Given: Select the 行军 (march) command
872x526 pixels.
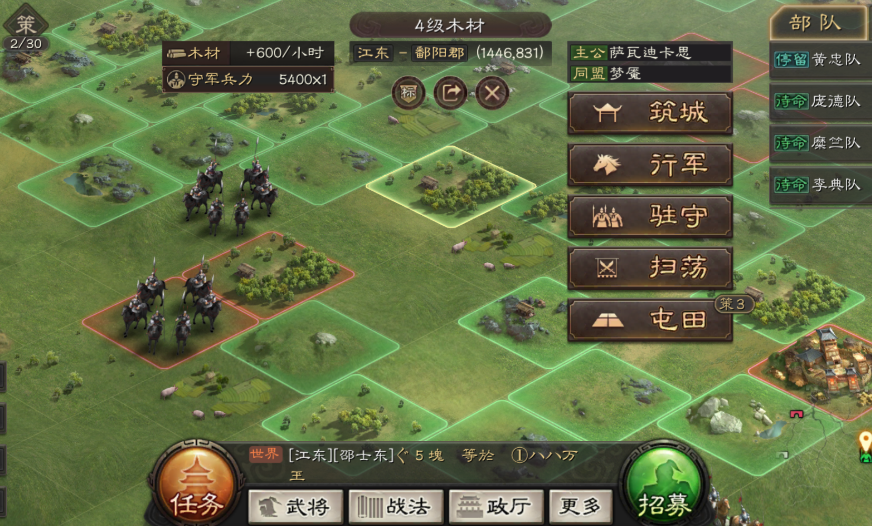Looking at the screenshot, I should [x=650, y=165].
